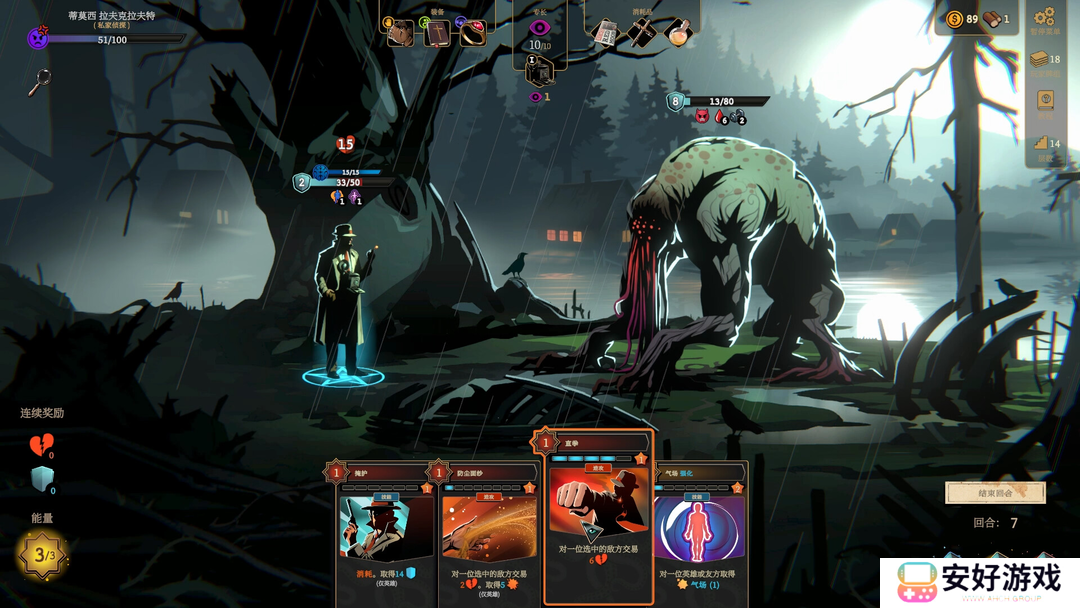Inspect the bible book equipment slot
Screen dimensions: 1080x608
tap(437, 33)
